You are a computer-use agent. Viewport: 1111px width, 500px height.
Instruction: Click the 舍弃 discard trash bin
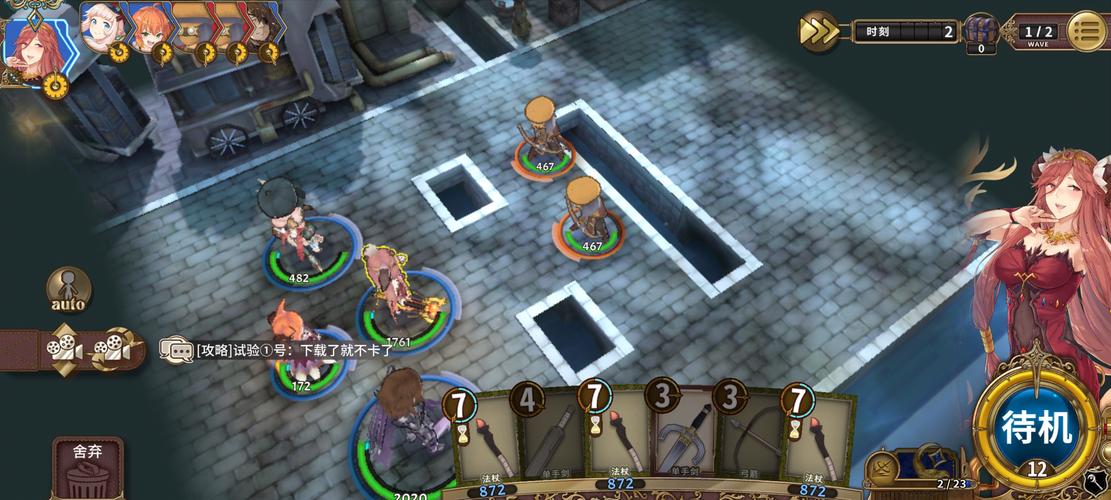click(x=87, y=468)
